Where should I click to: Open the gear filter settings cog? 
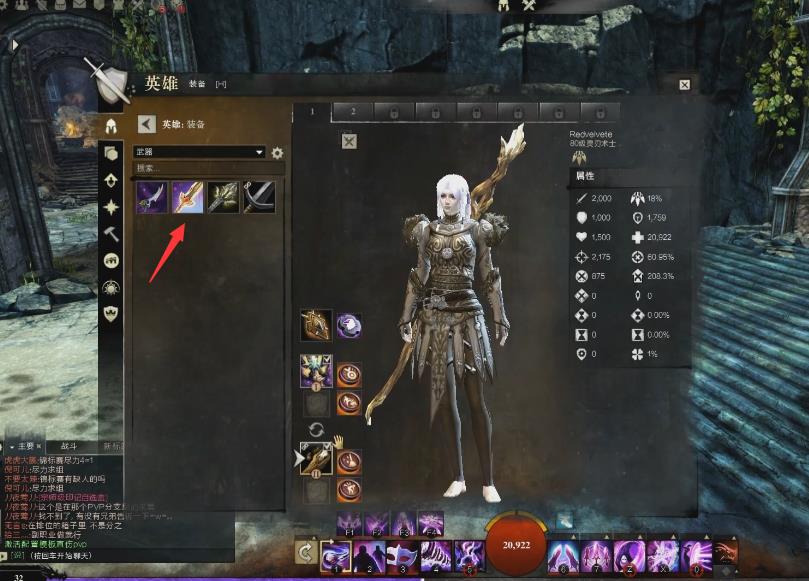click(x=277, y=153)
